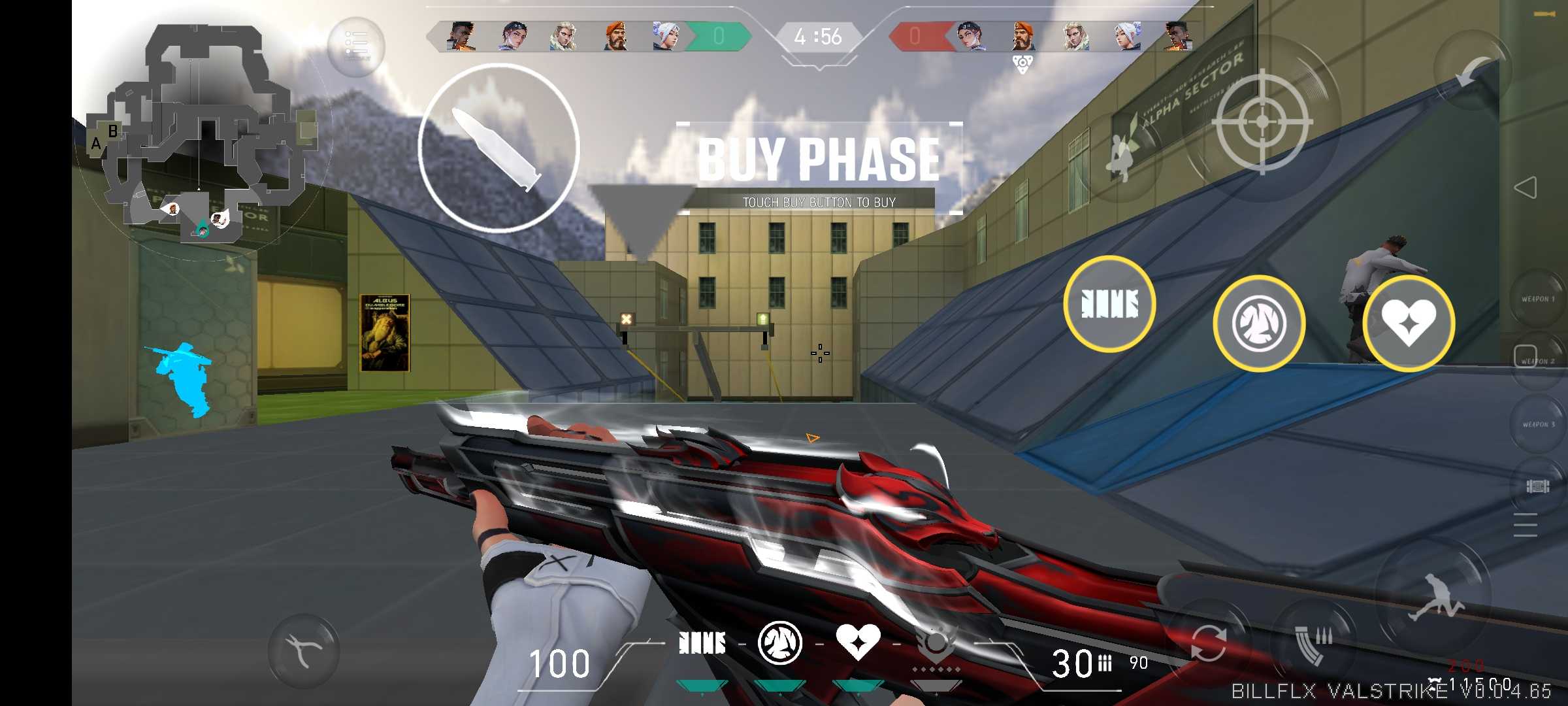The height and width of the screenshot is (706, 1568).
Task: Select the spike bomb button
Action: [1538, 486]
